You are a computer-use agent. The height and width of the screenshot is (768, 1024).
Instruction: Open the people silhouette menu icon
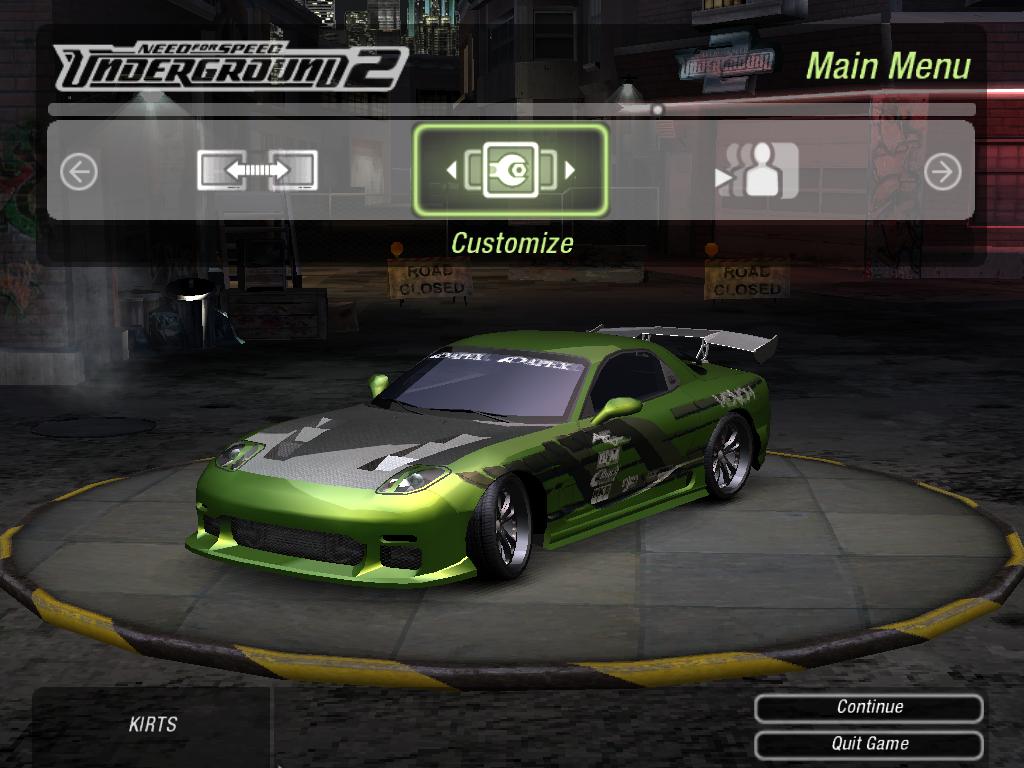[x=758, y=171]
